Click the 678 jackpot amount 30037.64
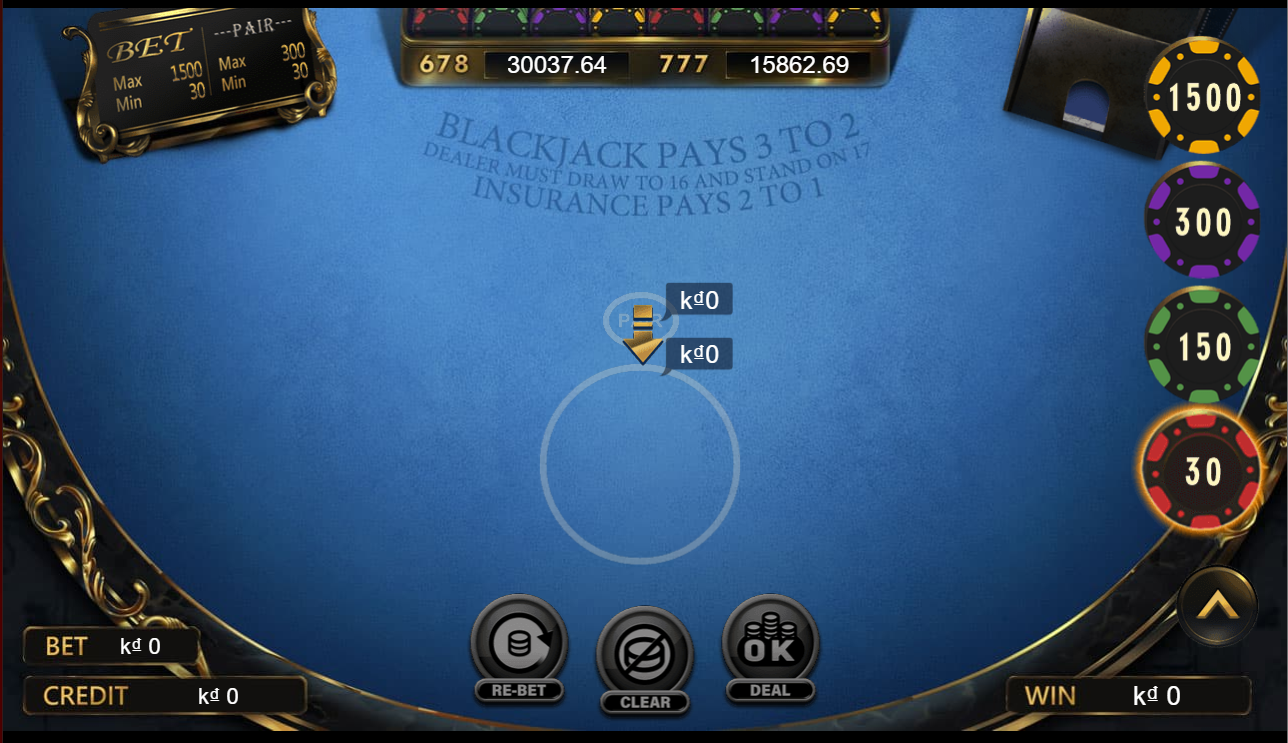 [557, 65]
